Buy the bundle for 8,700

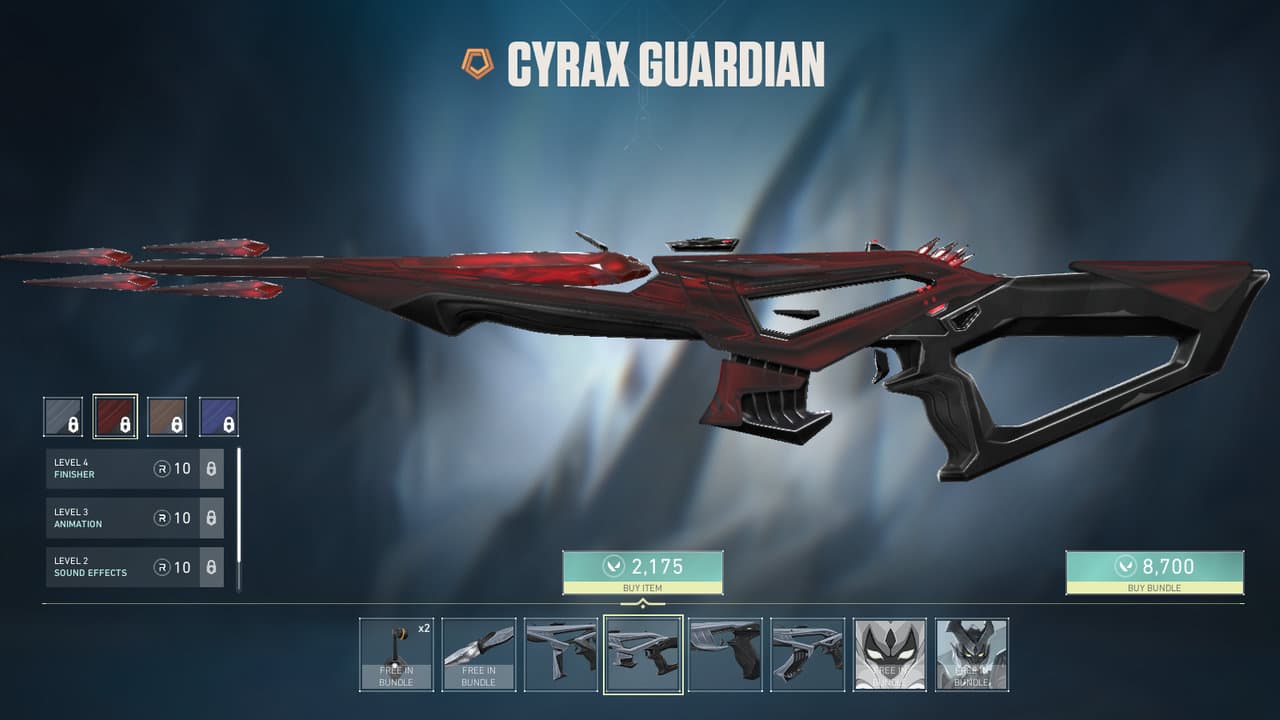[1154, 572]
